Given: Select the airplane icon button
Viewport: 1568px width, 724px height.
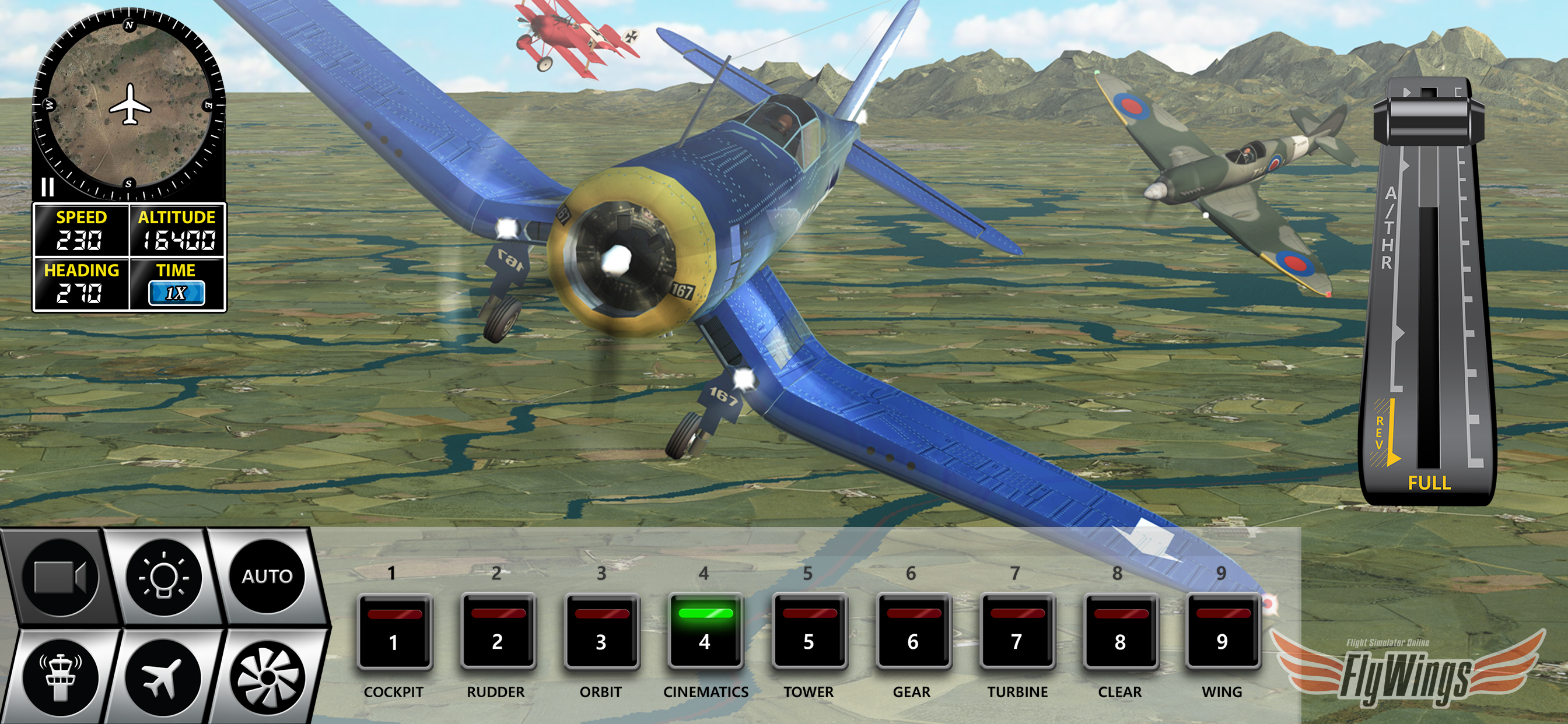Looking at the screenshot, I should (x=162, y=677).
